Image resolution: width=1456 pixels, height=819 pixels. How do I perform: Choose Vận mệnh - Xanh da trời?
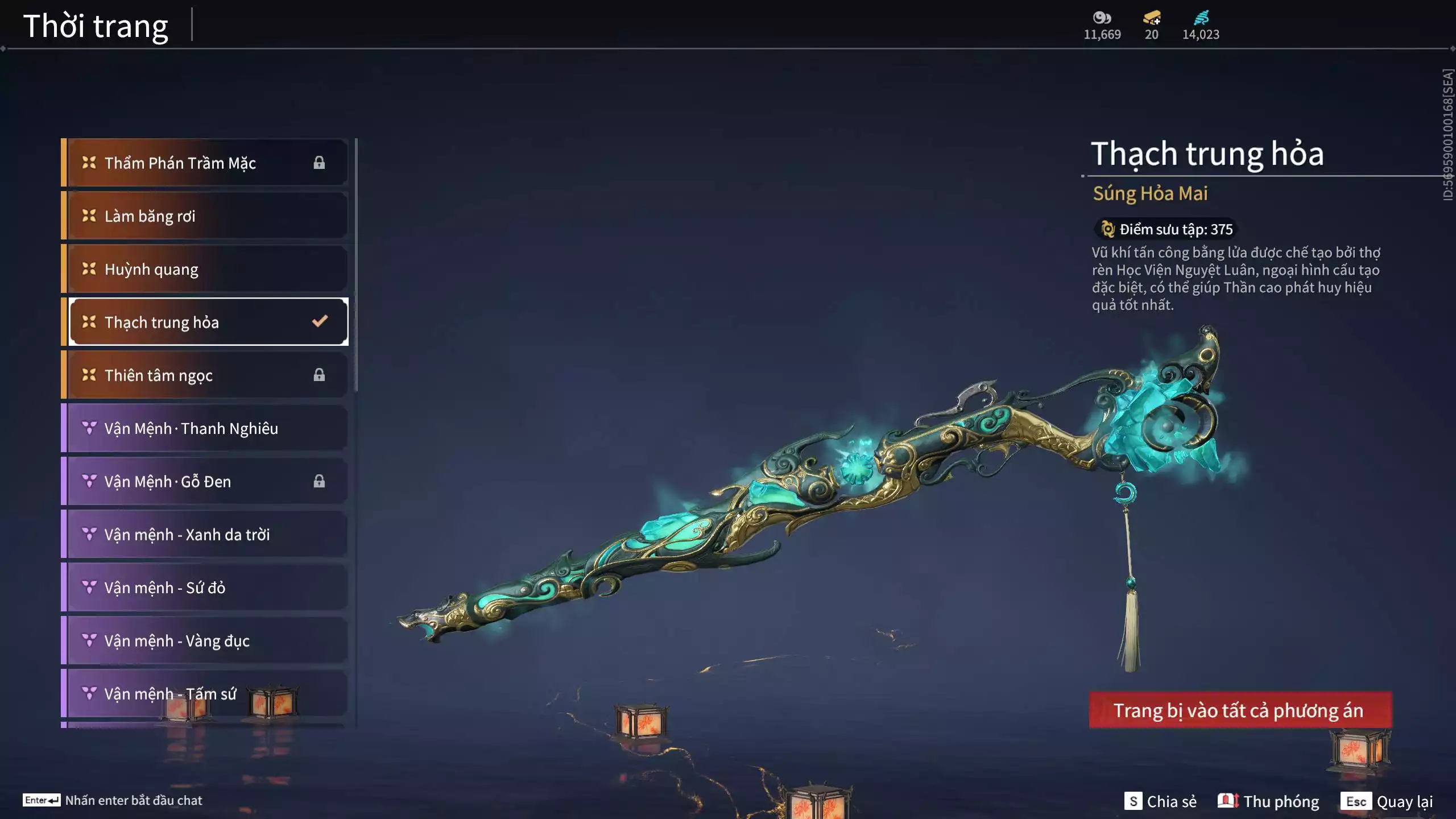pos(205,535)
